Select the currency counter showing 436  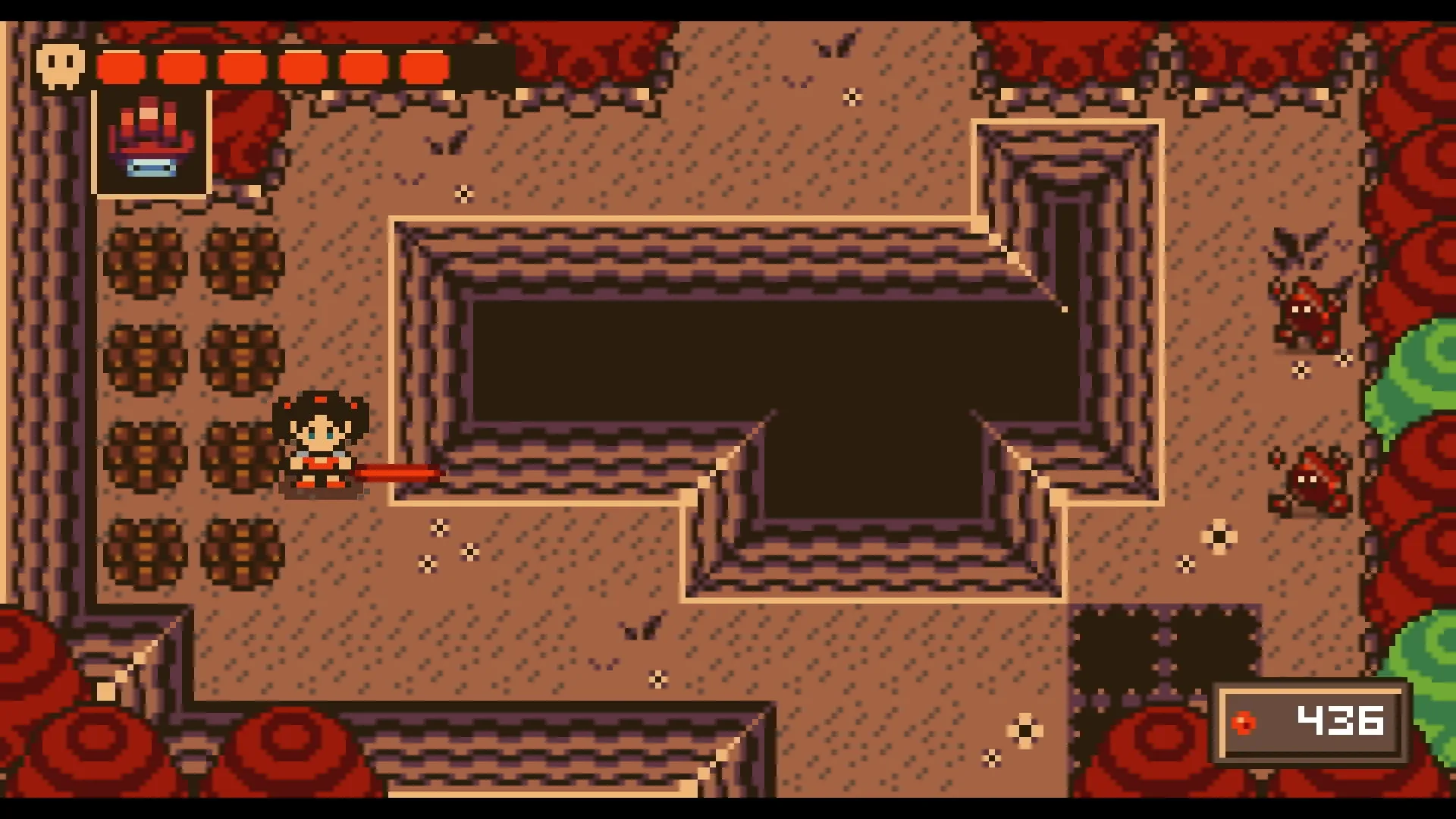coord(1341,720)
